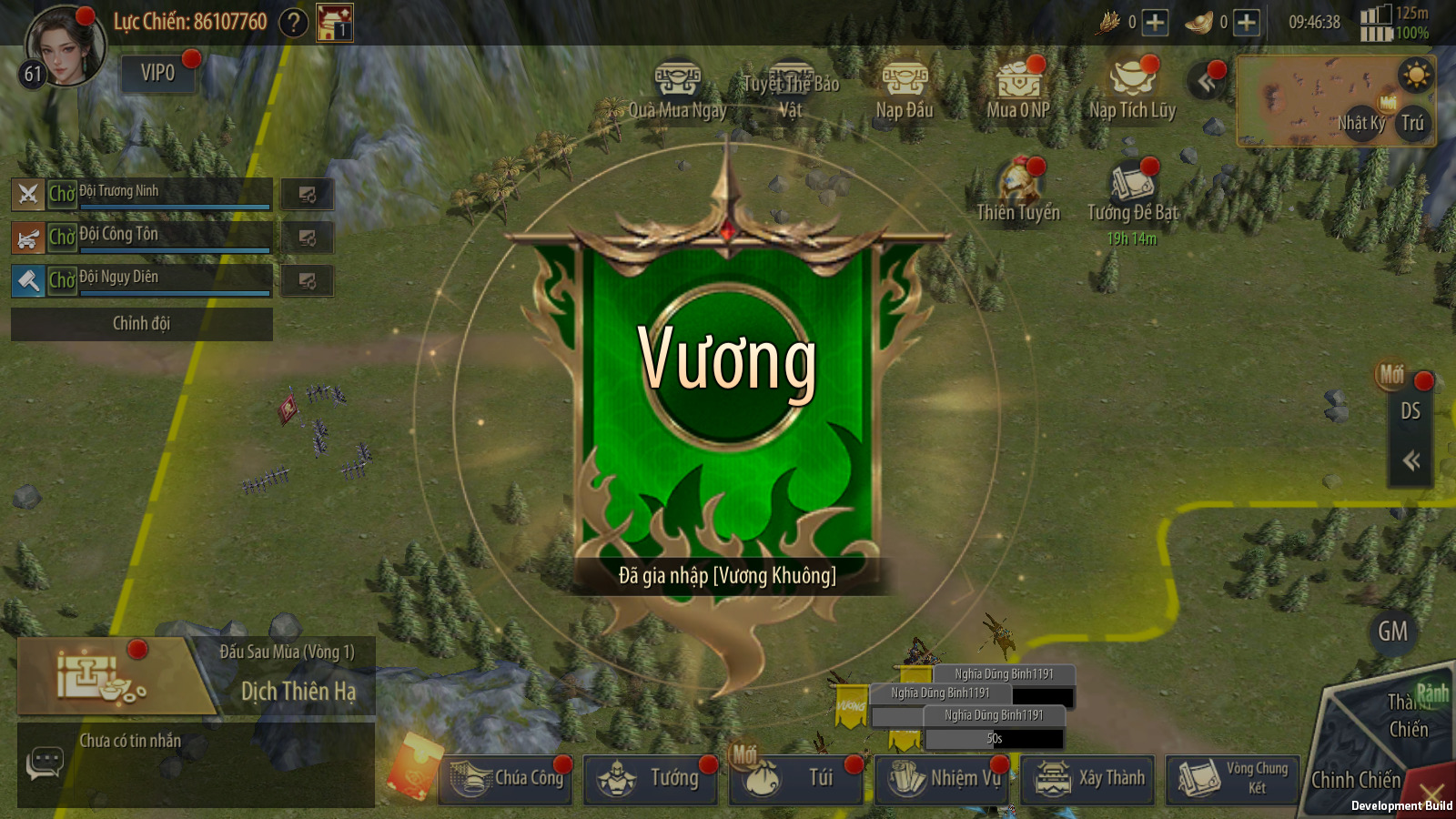Select the Đội Ngụy Diên team row
Screen dimensions: 1456x819
pos(159,279)
